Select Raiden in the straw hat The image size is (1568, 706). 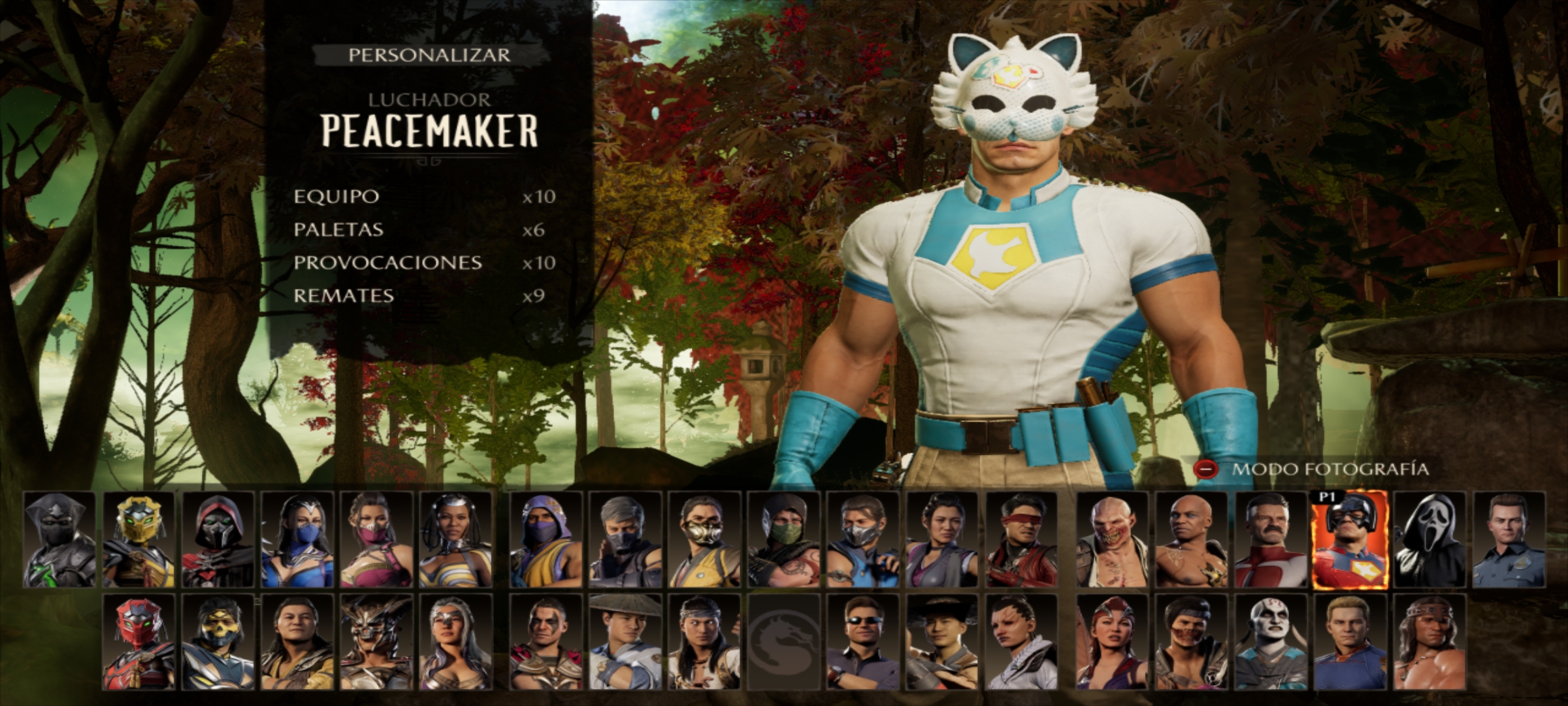point(625,642)
